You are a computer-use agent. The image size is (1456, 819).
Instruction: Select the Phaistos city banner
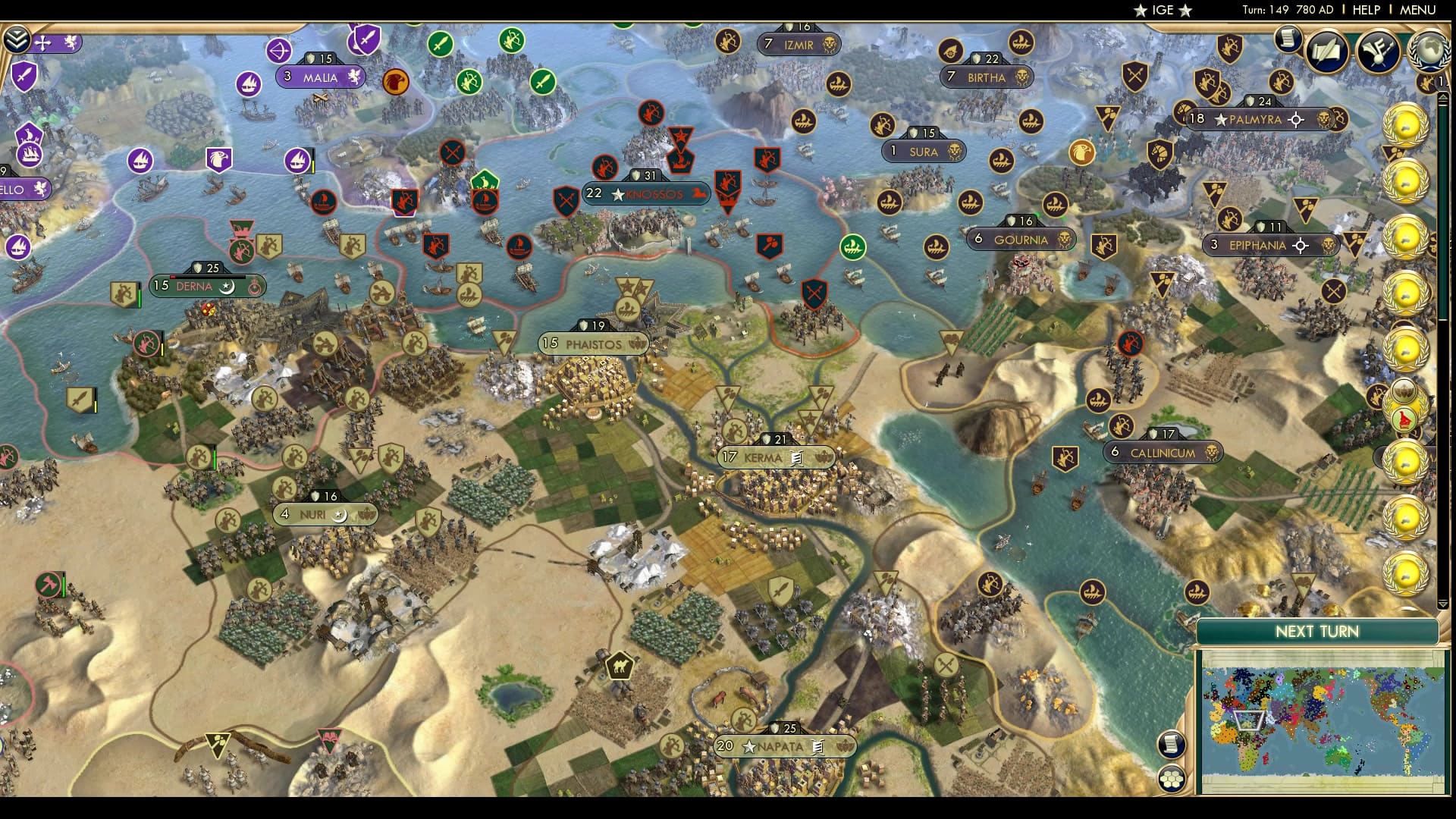[x=593, y=344]
